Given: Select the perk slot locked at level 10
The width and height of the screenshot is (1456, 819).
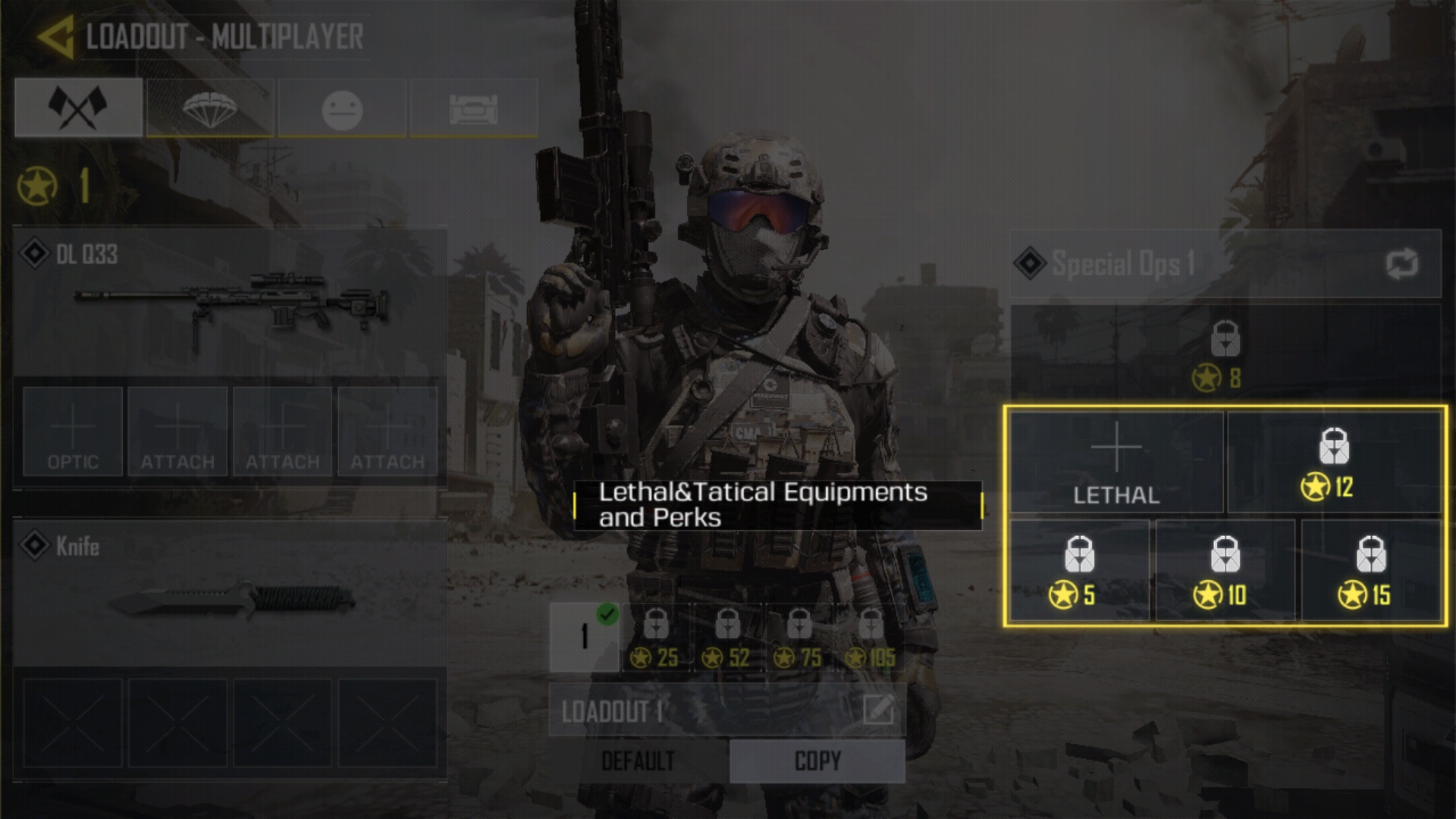Looking at the screenshot, I should (1225, 570).
